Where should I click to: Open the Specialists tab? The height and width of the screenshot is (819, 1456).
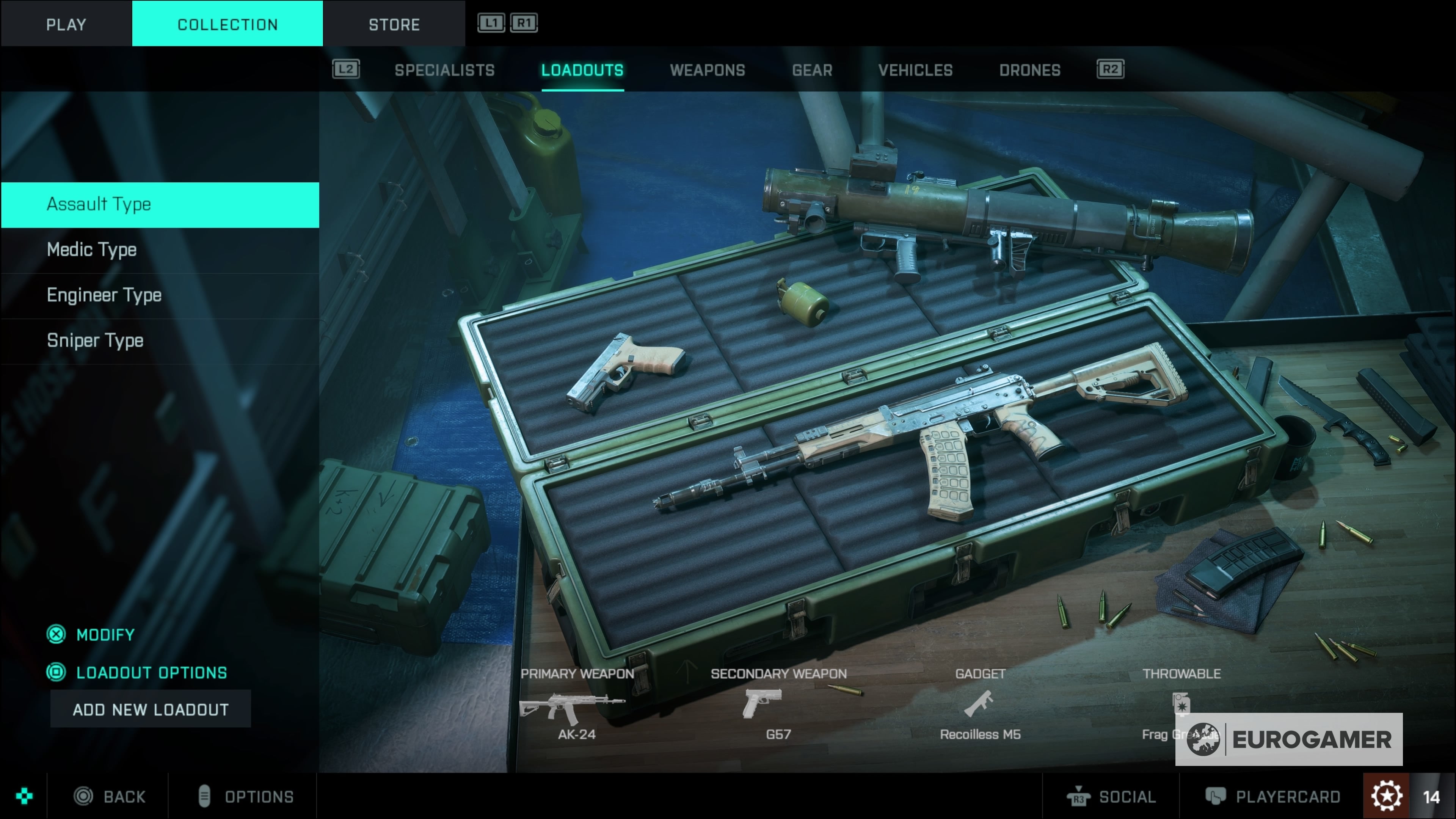click(444, 70)
